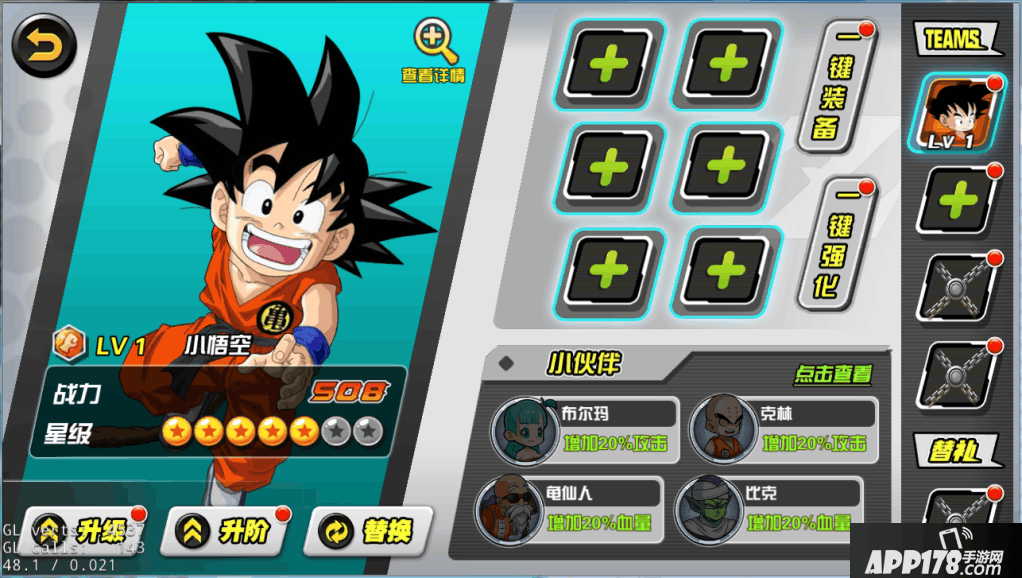Select the 比克 partner card
This screenshot has height=578, width=1022.
click(x=768, y=510)
